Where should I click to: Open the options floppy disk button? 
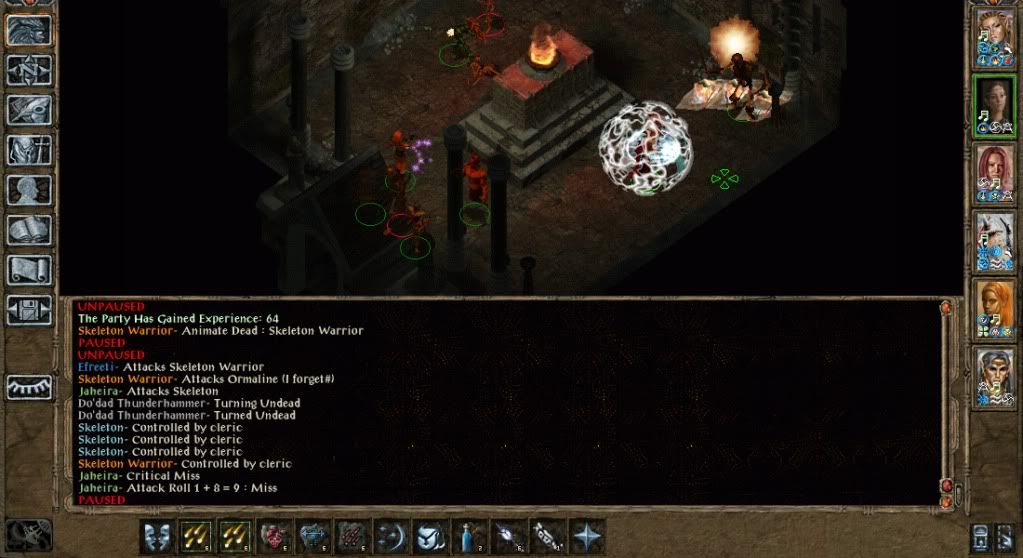[29, 308]
